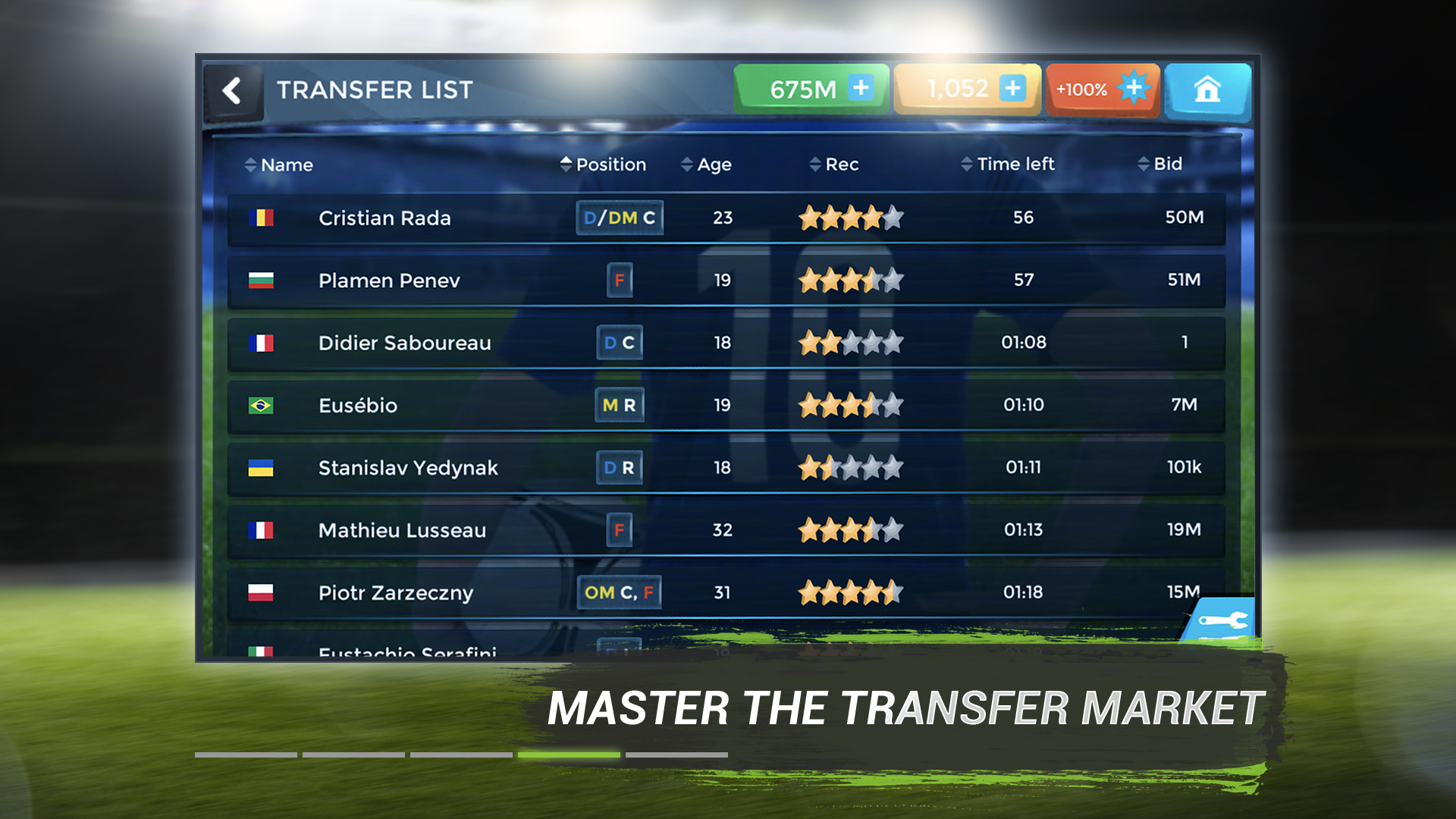1456x819 pixels.
Task: Tap the Romanian flag next to Cristian Rada
Action: tap(263, 218)
